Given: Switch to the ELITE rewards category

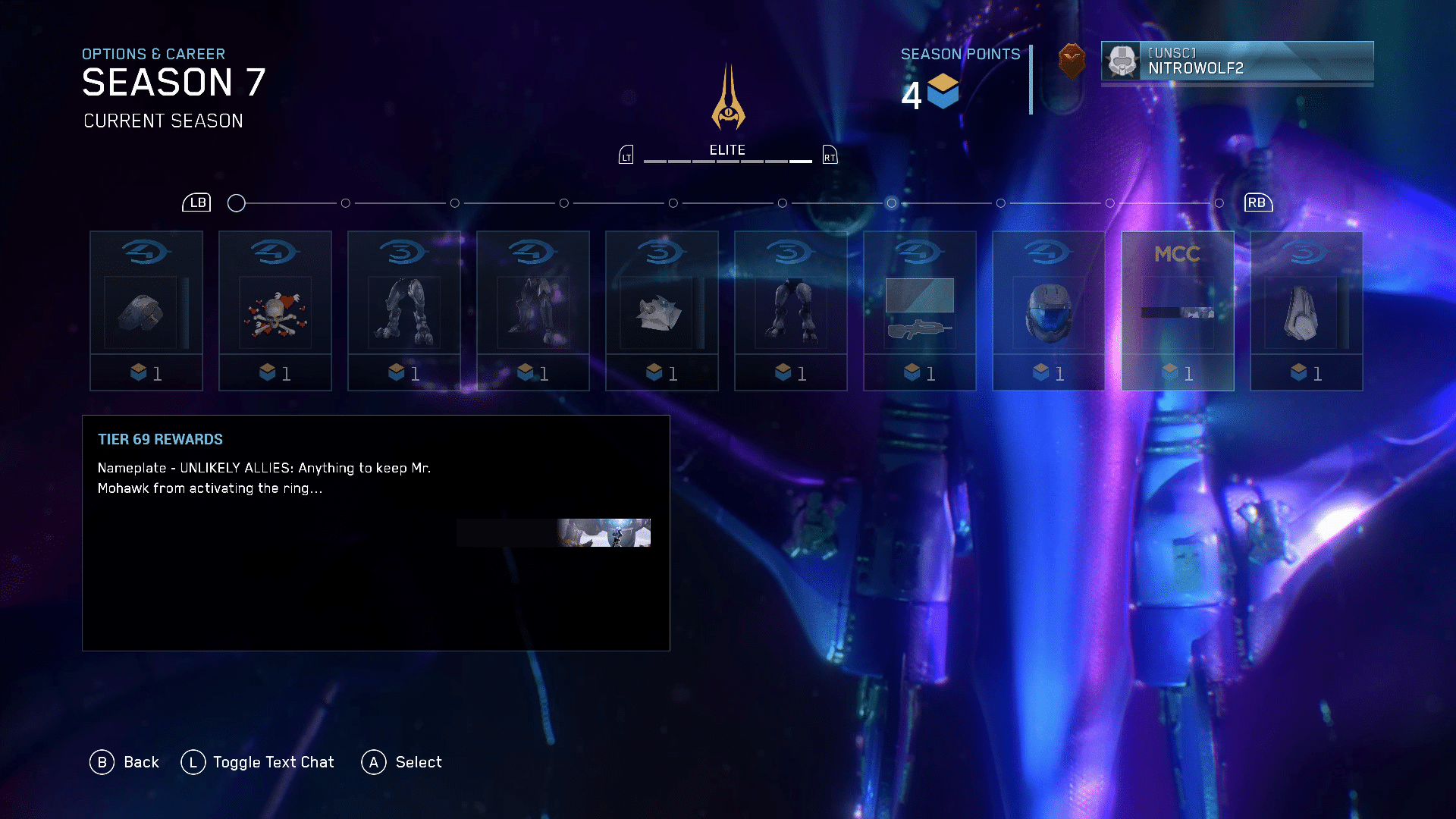Looking at the screenshot, I should coord(727,150).
